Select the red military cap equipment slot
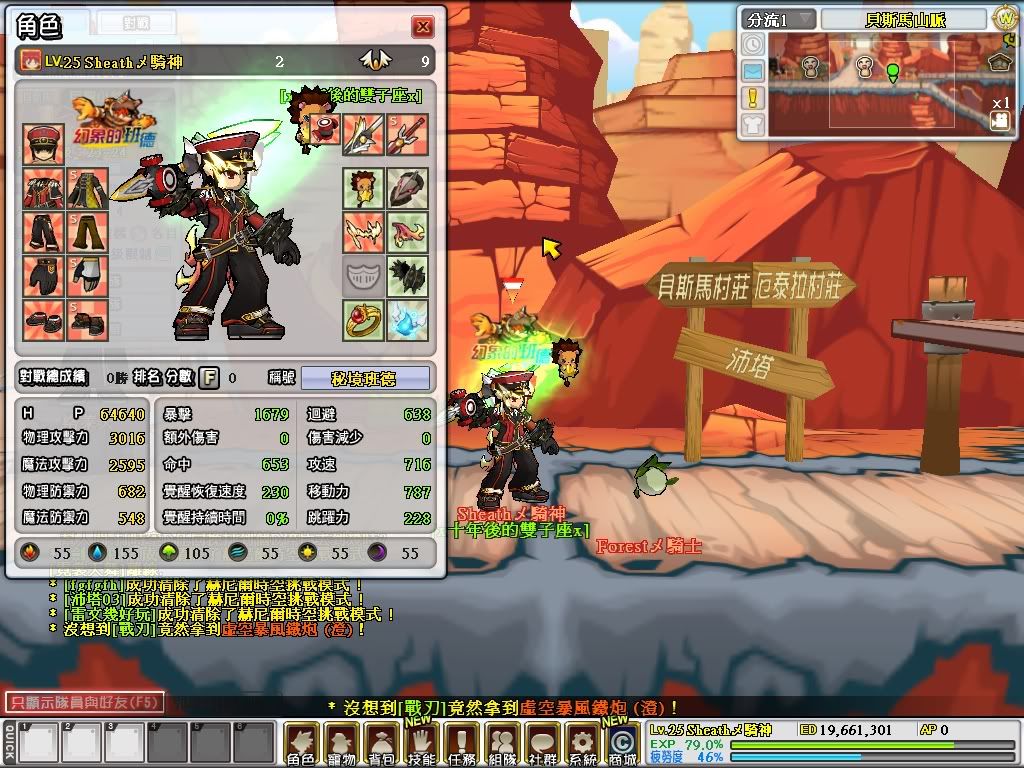This screenshot has height=768, width=1024. (44, 145)
